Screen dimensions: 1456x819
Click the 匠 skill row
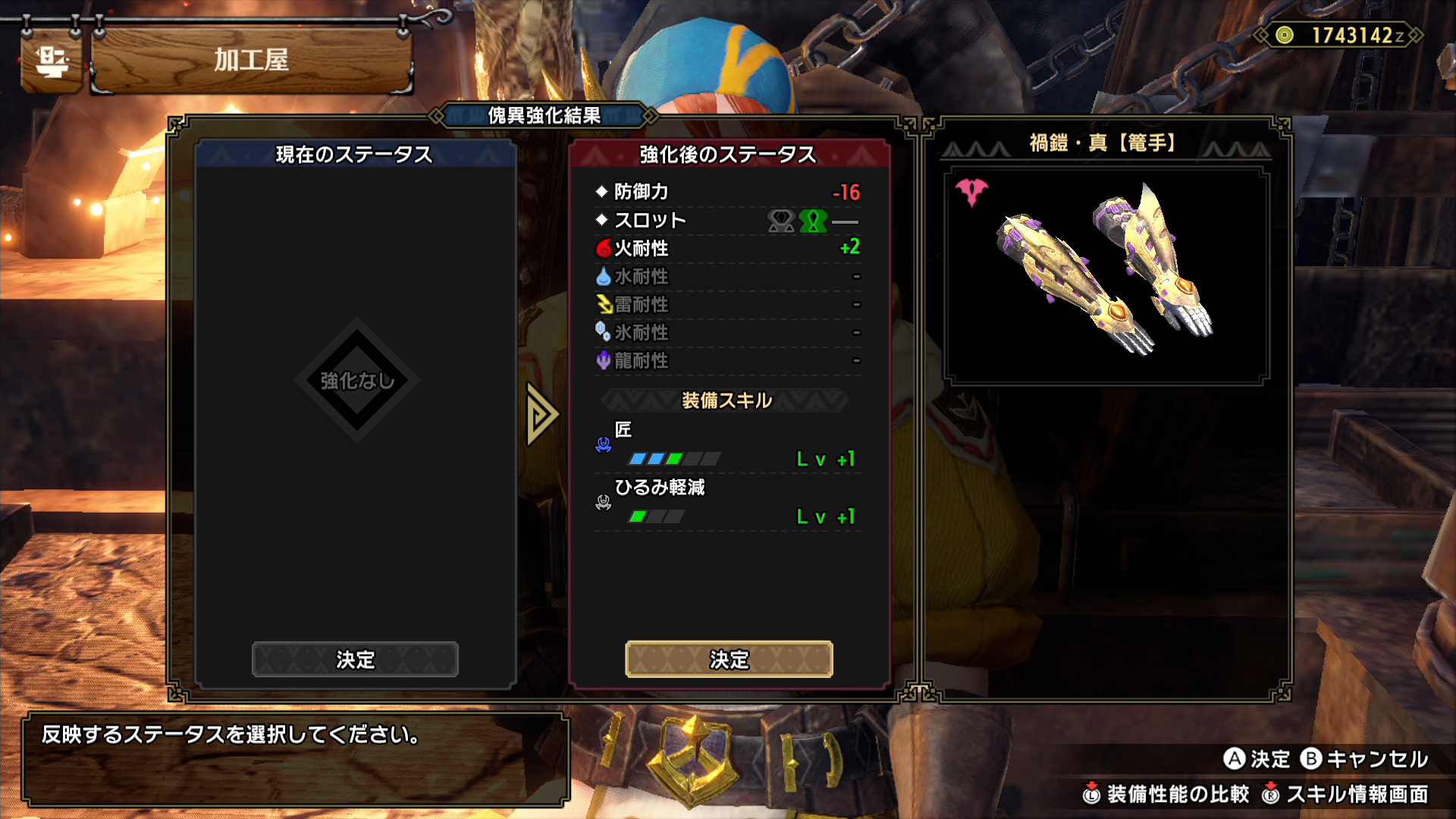point(728,445)
